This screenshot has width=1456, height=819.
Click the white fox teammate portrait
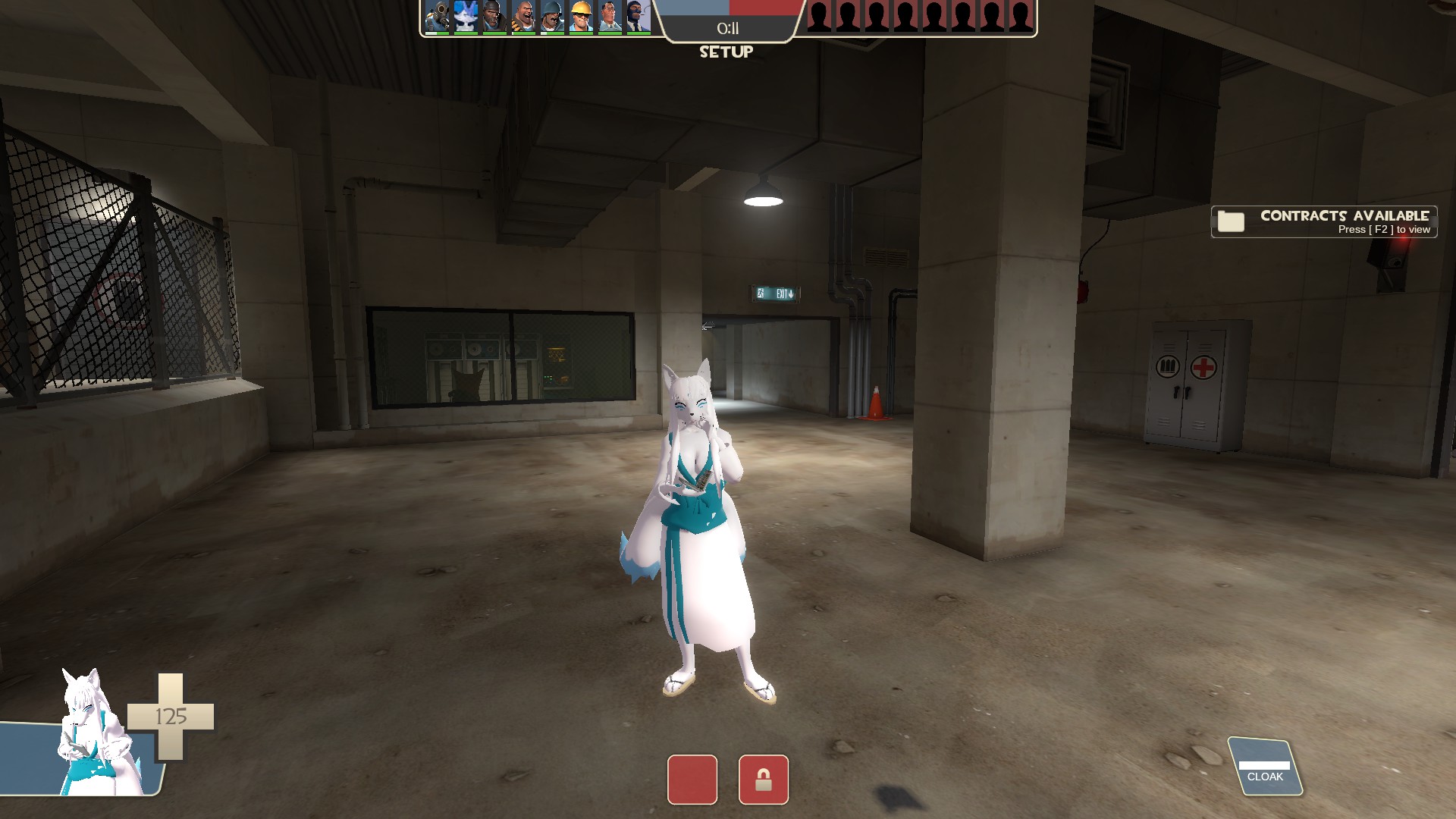pyautogui.click(x=466, y=17)
